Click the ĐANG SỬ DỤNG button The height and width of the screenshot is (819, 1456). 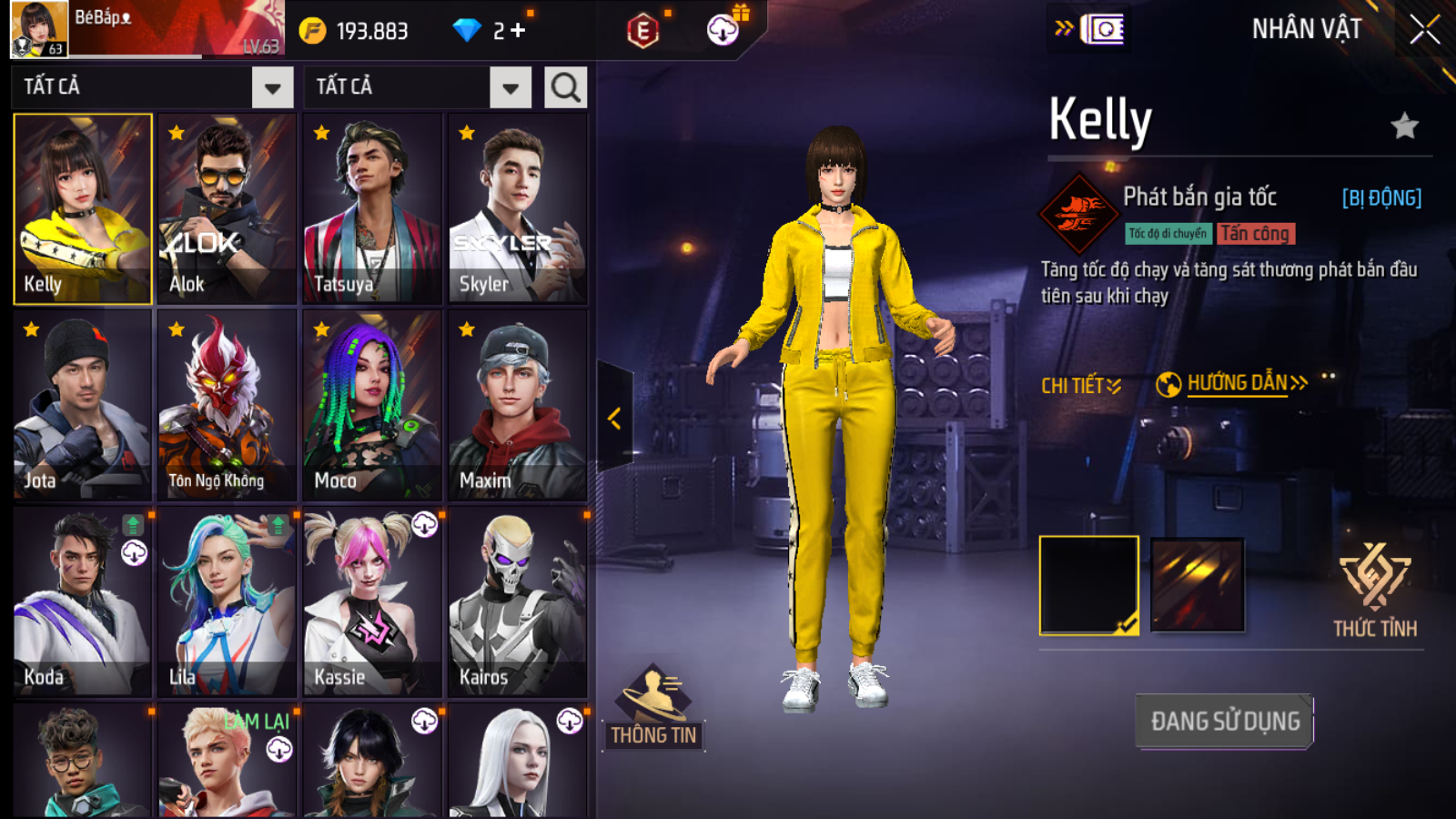(1224, 722)
